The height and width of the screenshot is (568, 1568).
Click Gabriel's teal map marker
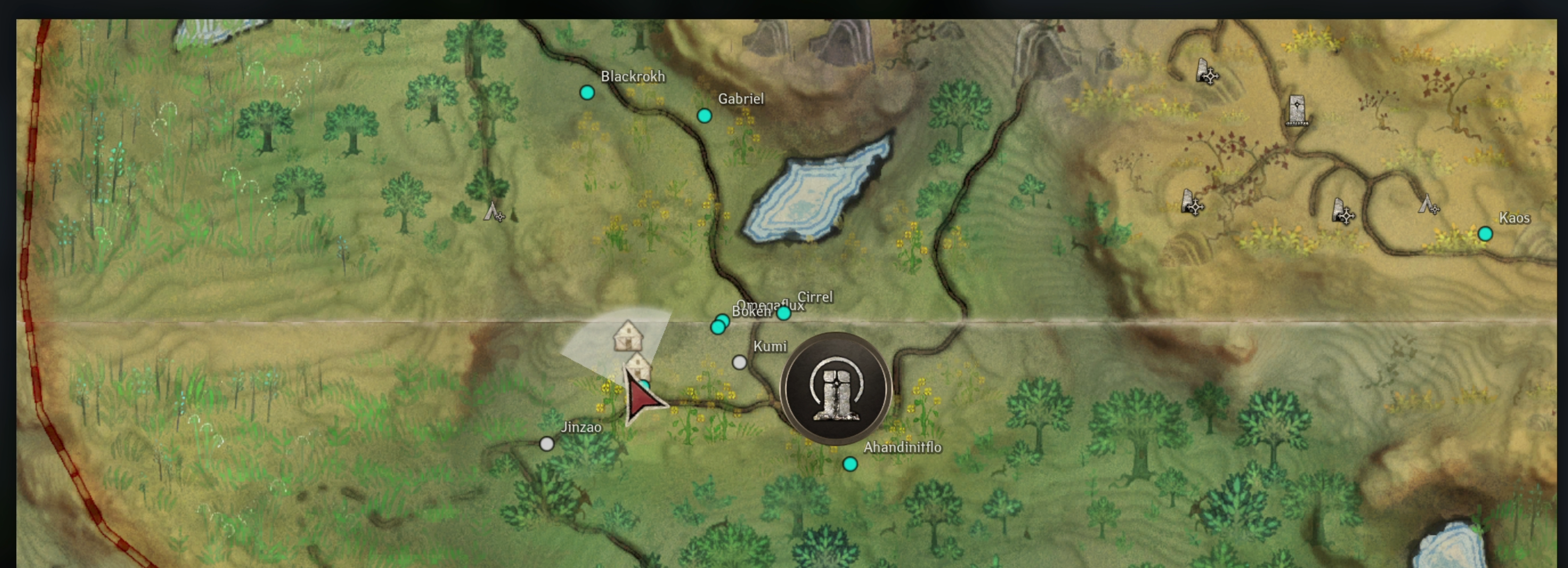coord(705,116)
